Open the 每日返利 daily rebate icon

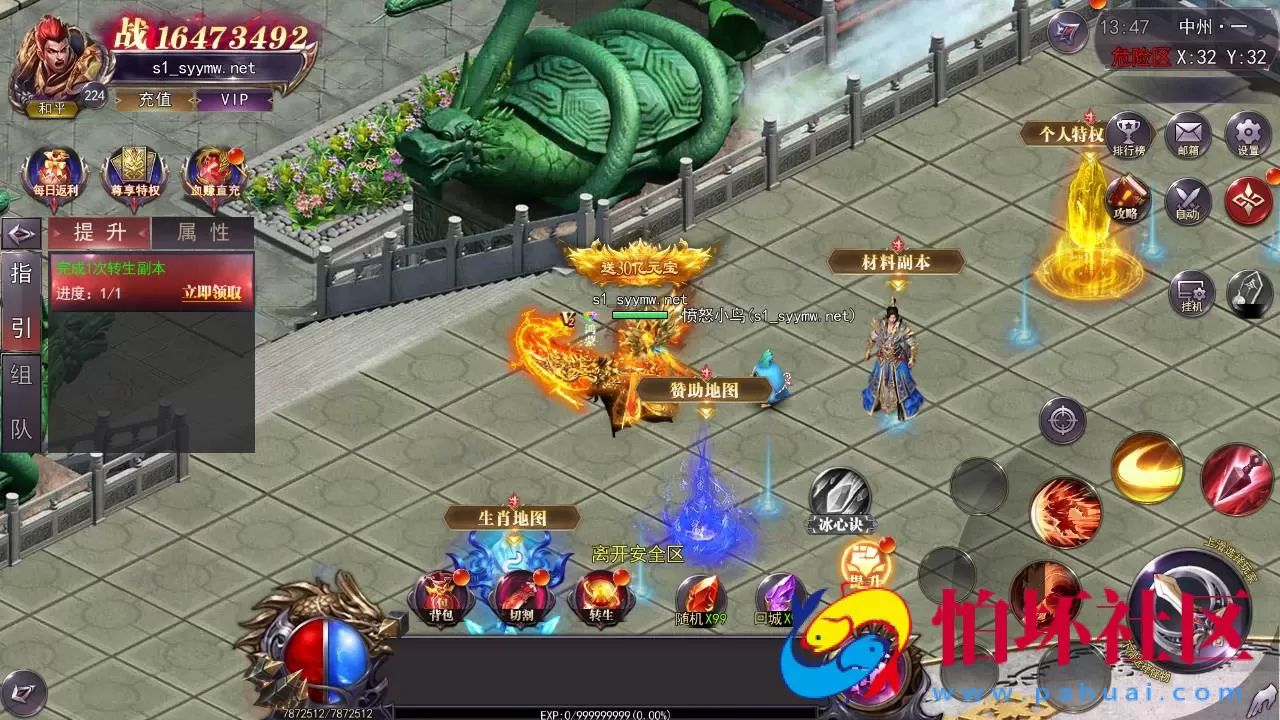pyautogui.click(x=55, y=172)
